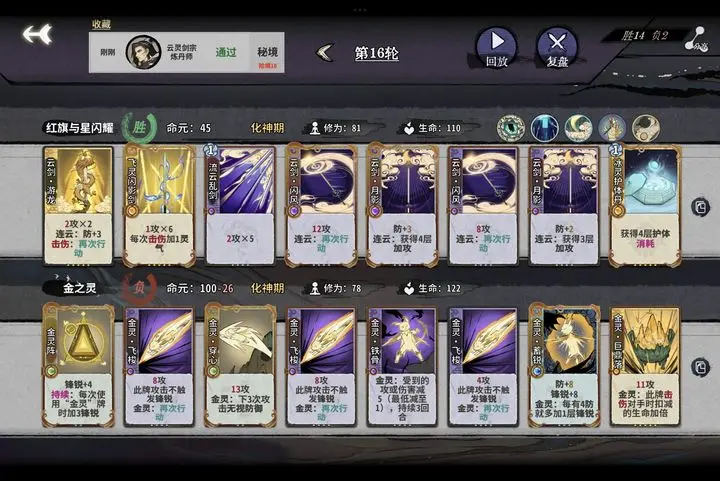Show the previous round using the arrow
The image size is (720, 481).
[x=324, y=53]
